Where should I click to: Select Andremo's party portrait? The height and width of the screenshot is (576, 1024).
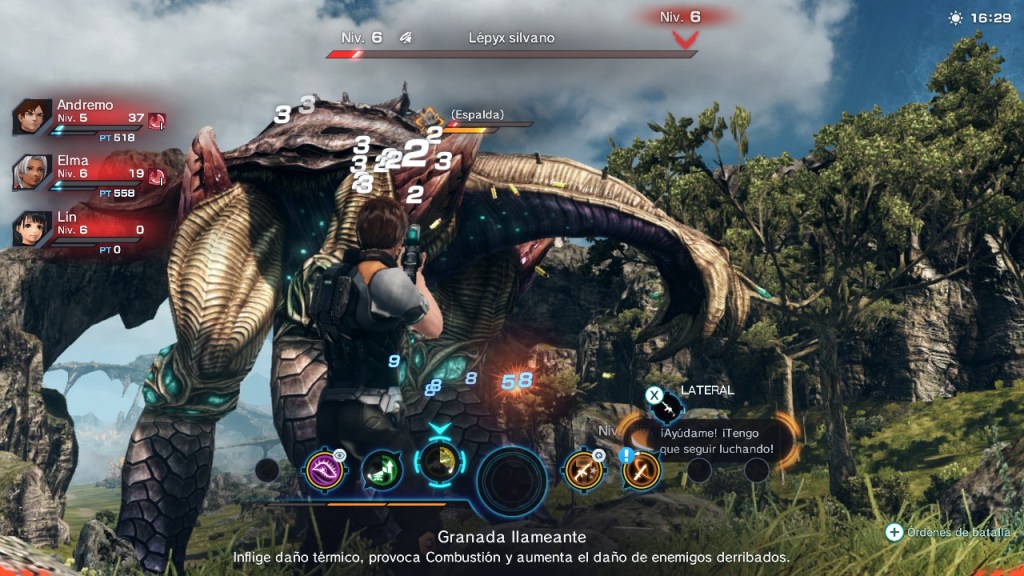[x=32, y=117]
